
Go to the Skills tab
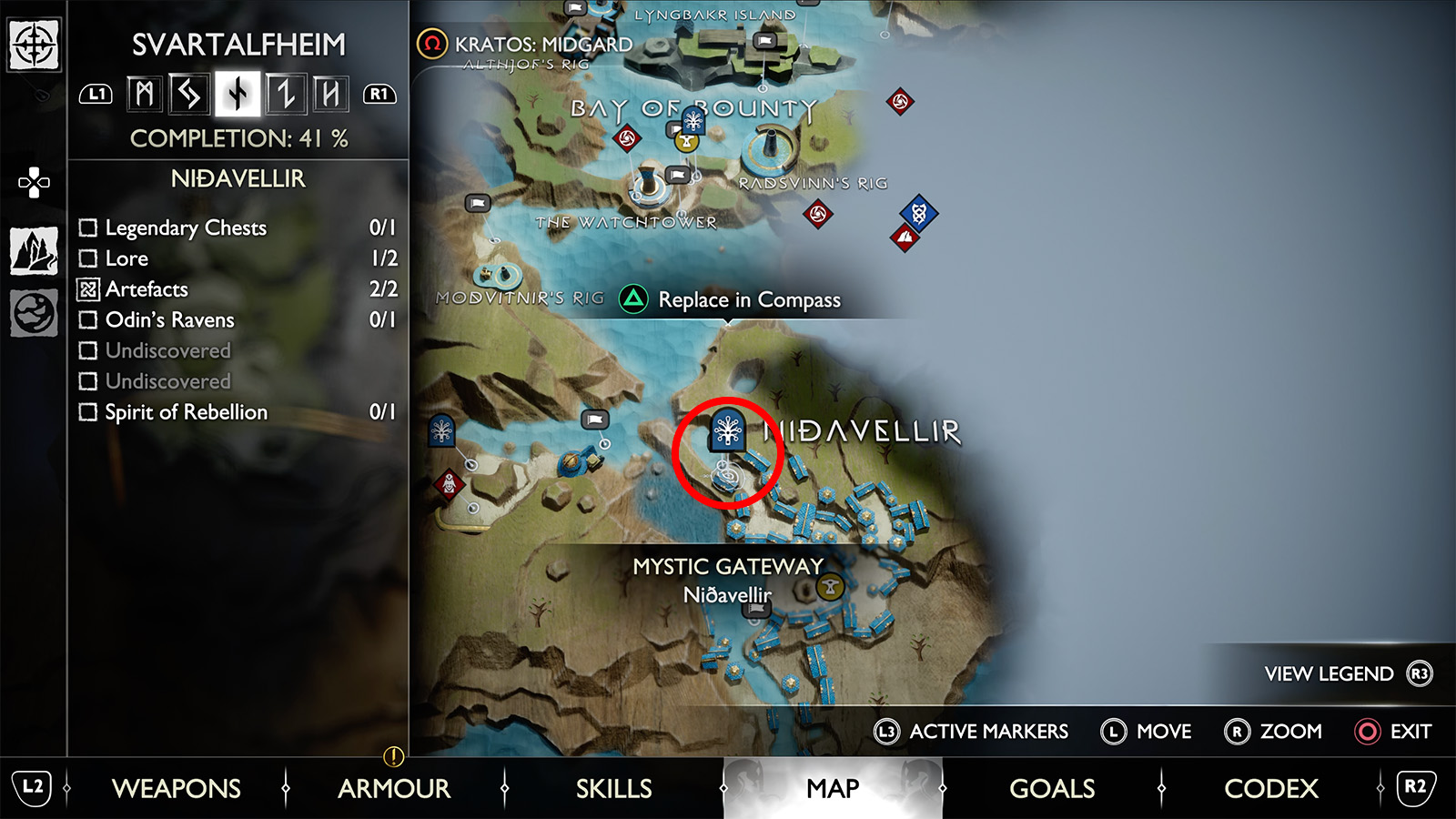point(613,788)
